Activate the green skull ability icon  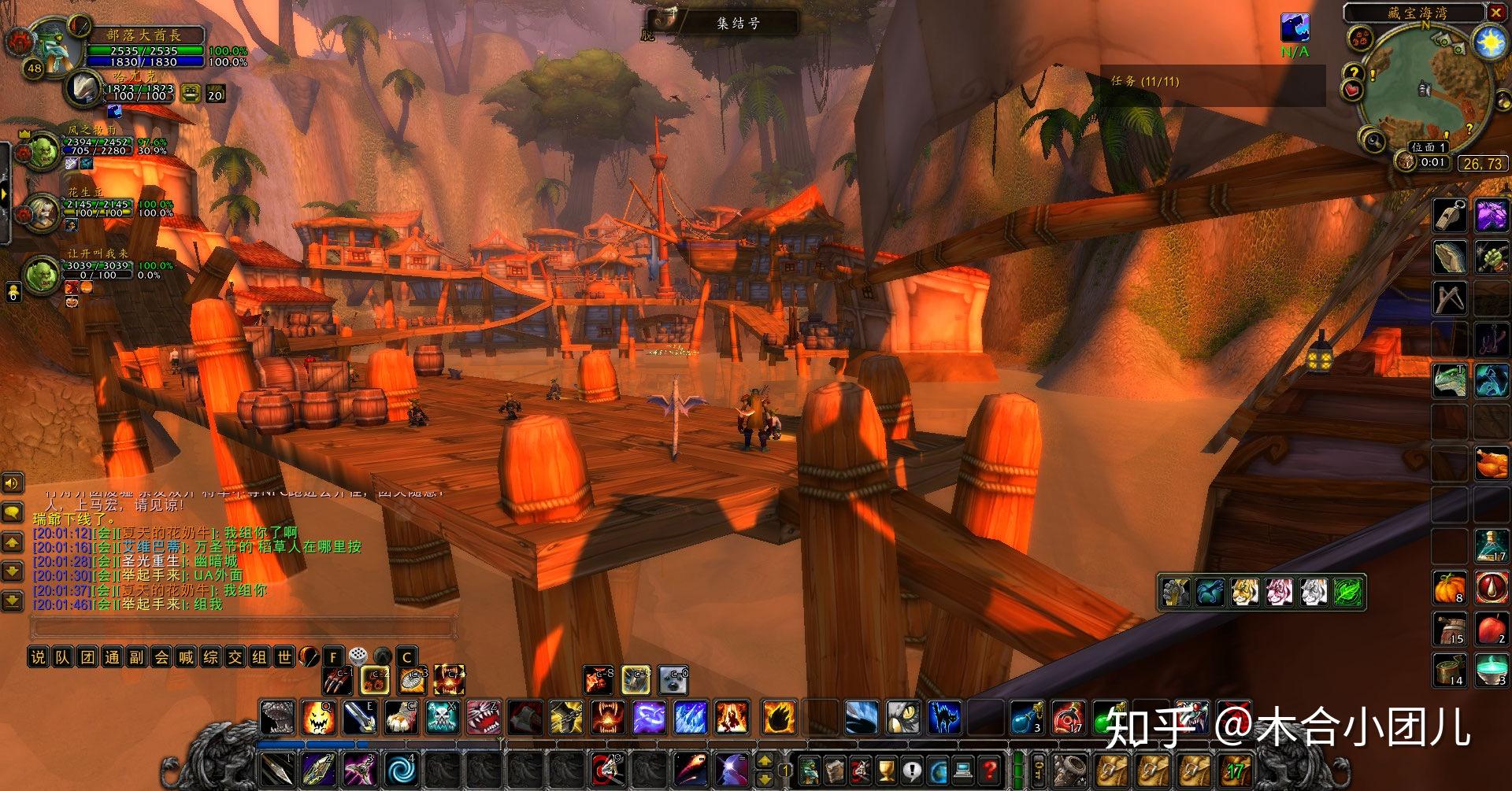[442, 718]
